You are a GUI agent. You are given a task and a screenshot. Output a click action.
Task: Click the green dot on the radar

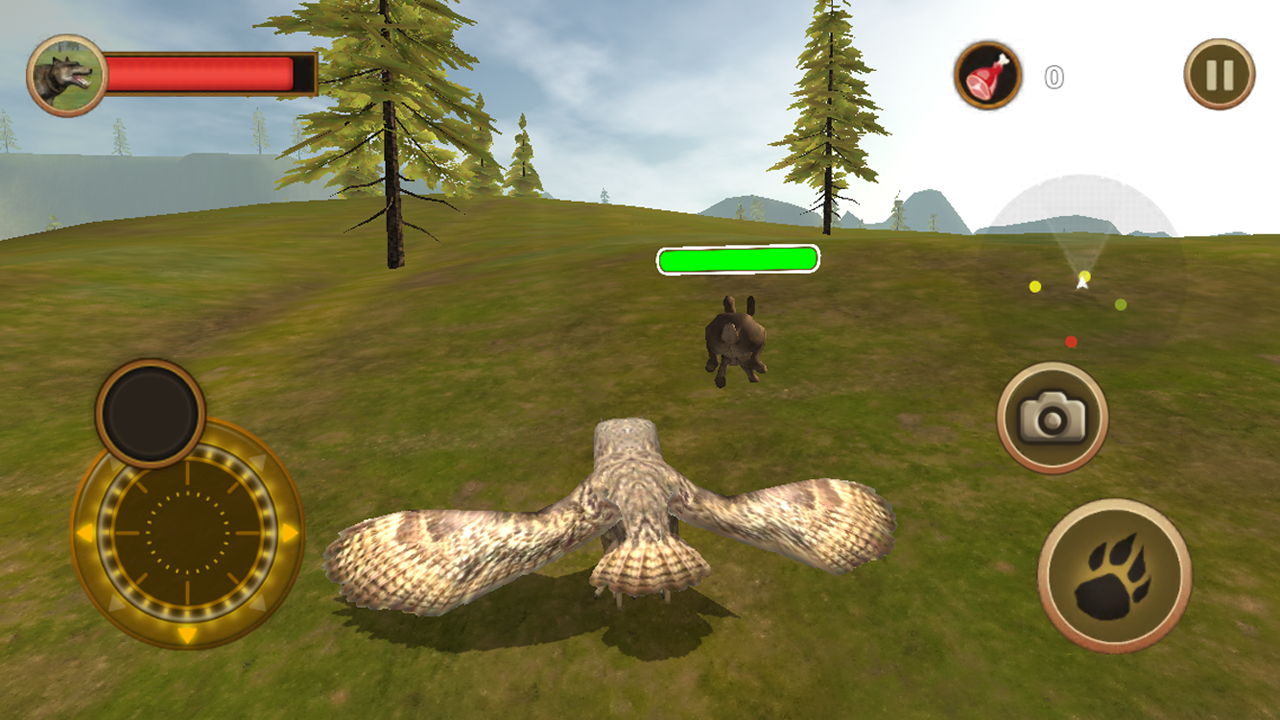pyautogui.click(x=1119, y=302)
